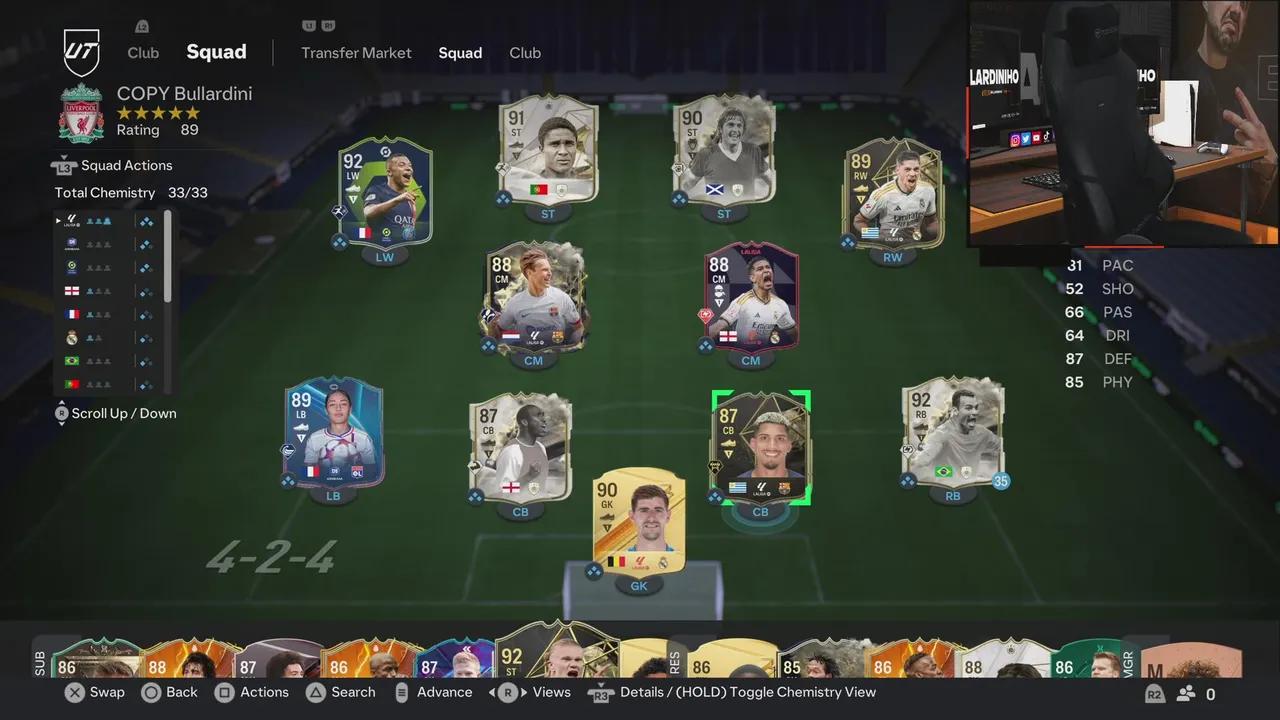Screen dimensions: 1280x720
Task: Switch to the Club tab
Action: pos(525,53)
